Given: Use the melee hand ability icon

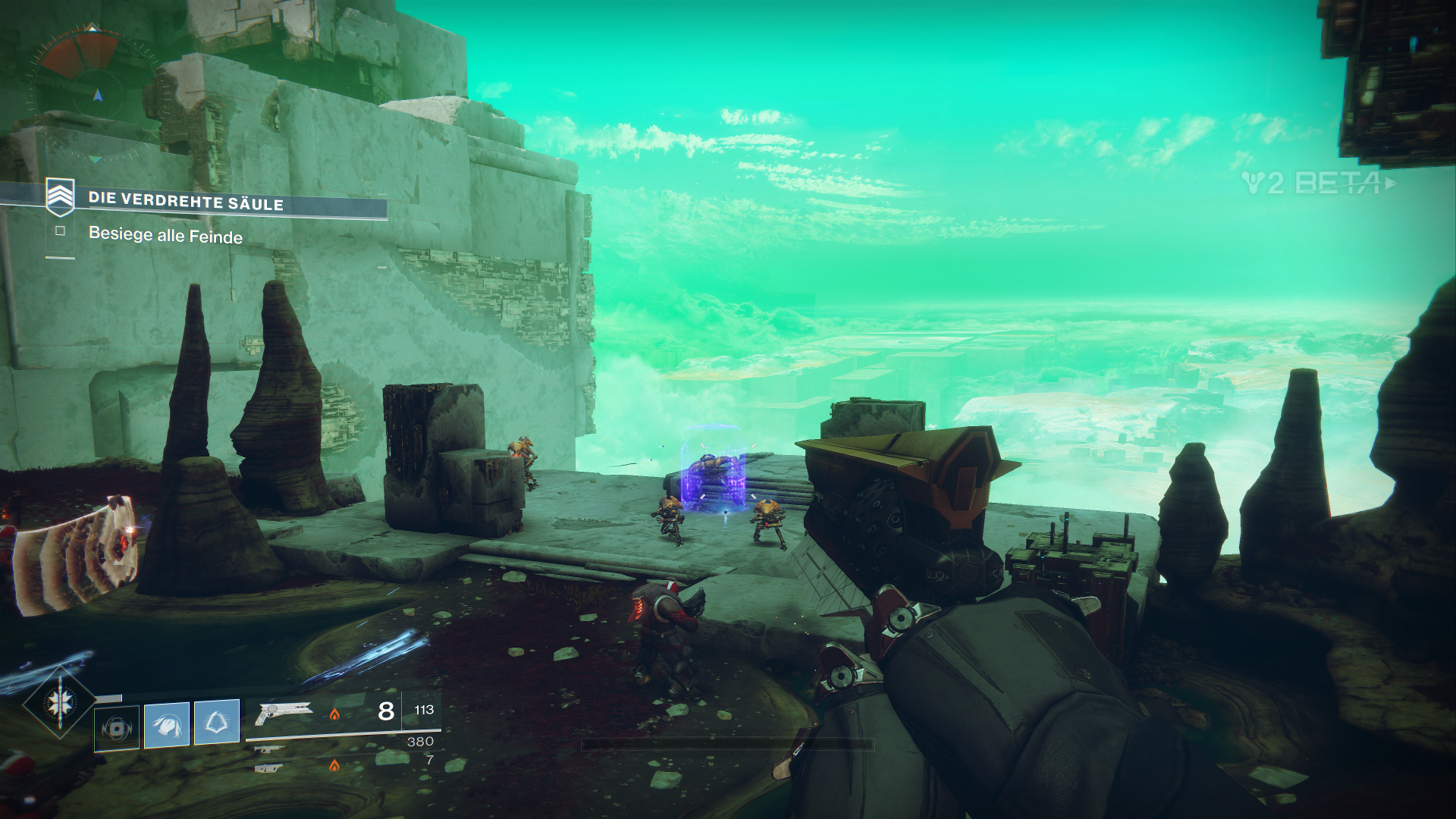Looking at the screenshot, I should click(167, 724).
